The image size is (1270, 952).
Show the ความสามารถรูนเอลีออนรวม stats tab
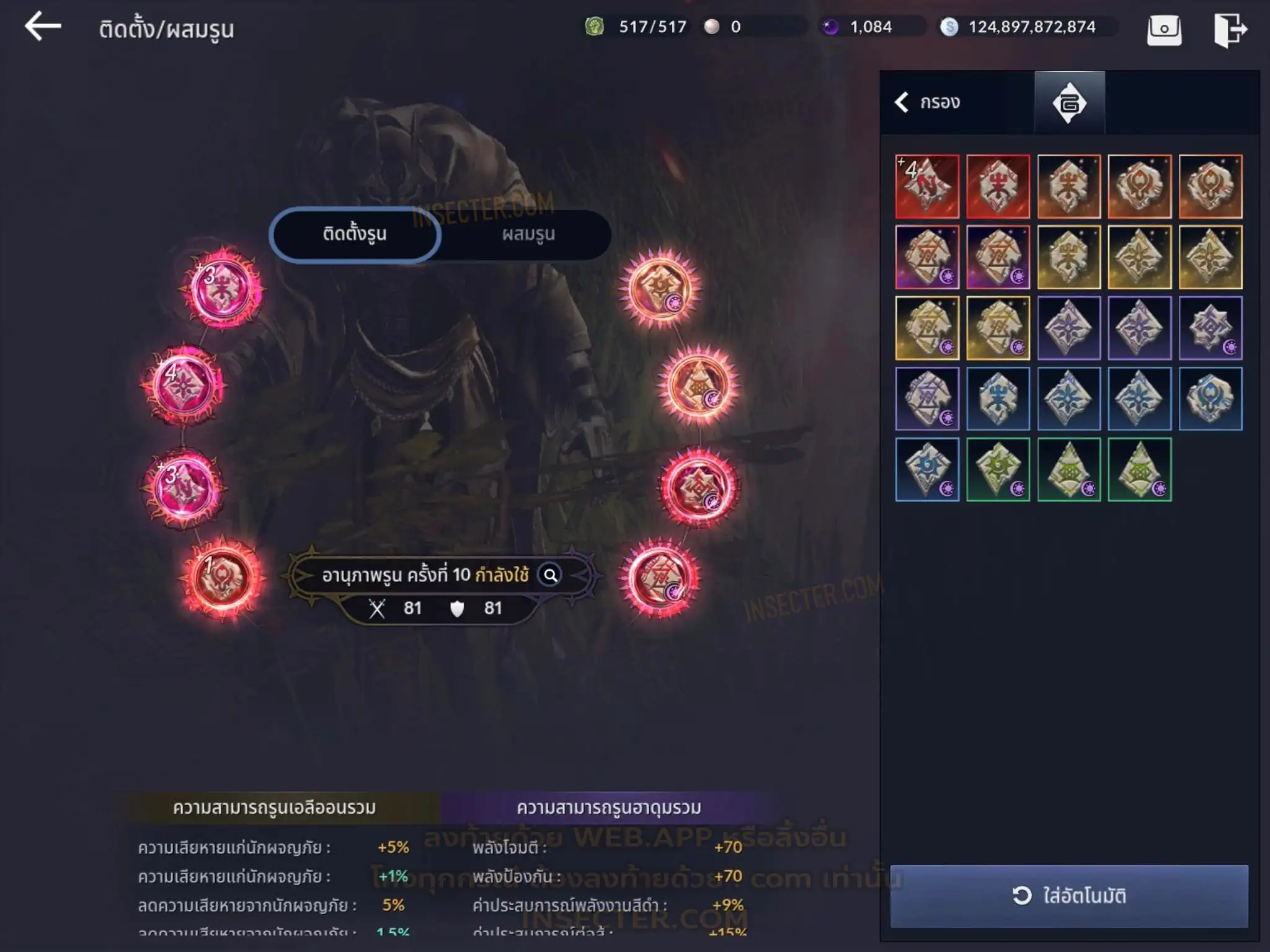pyautogui.click(x=275, y=808)
